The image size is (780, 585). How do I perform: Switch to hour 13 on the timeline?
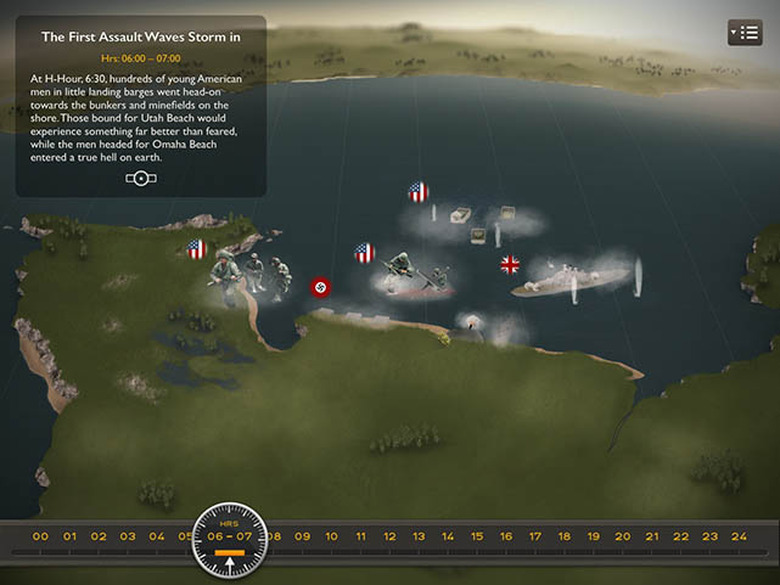419,537
